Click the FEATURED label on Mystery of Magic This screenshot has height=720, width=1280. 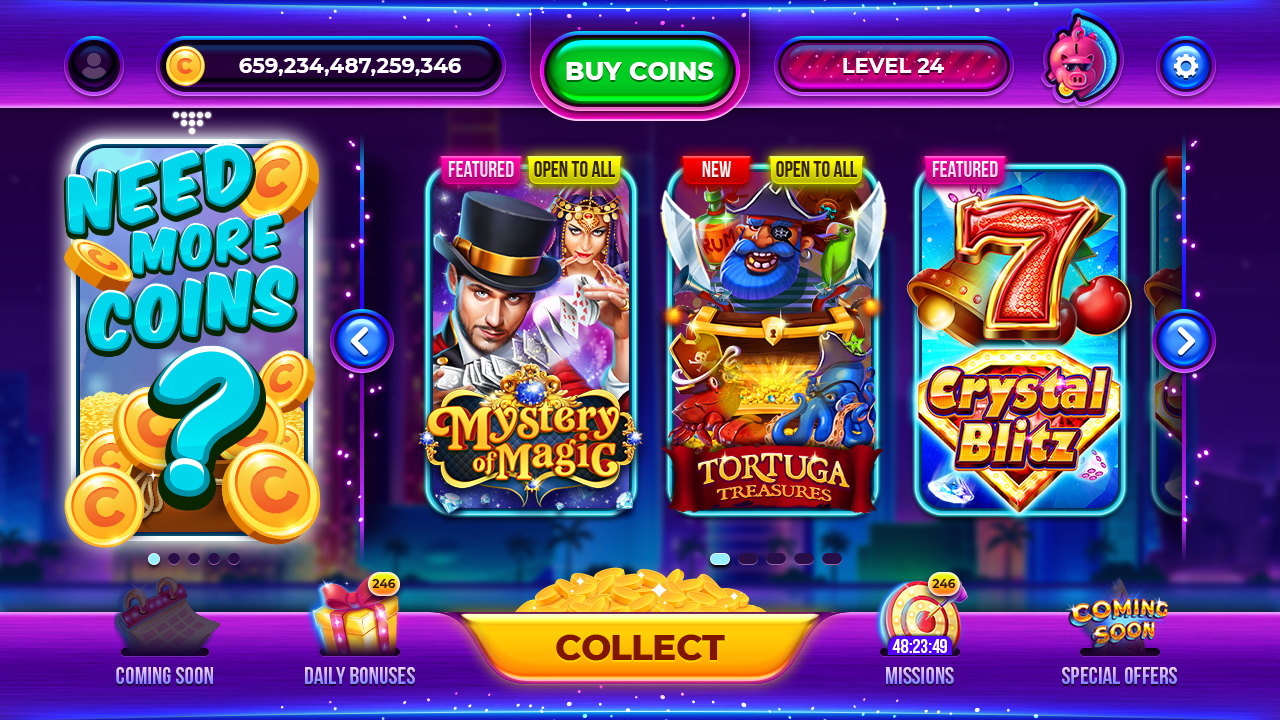(x=480, y=170)
